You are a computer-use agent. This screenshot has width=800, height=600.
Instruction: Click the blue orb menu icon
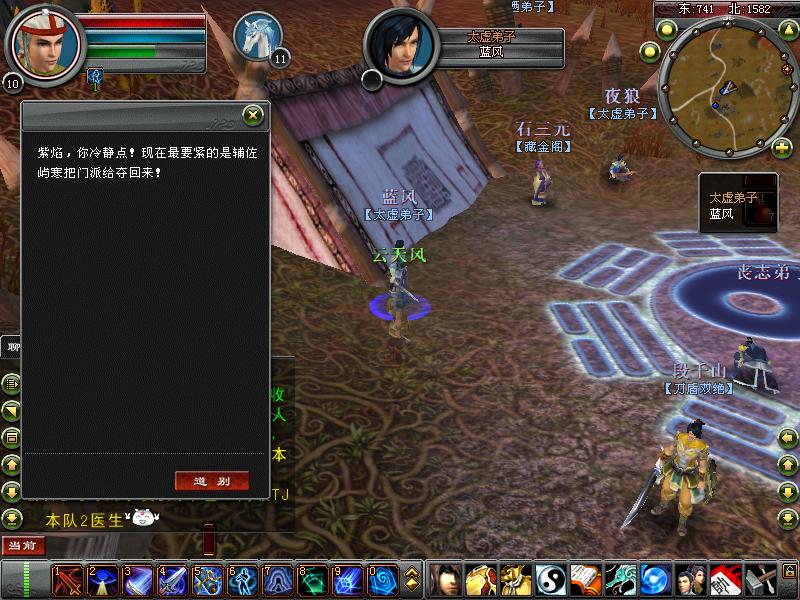tap(654, 580)
